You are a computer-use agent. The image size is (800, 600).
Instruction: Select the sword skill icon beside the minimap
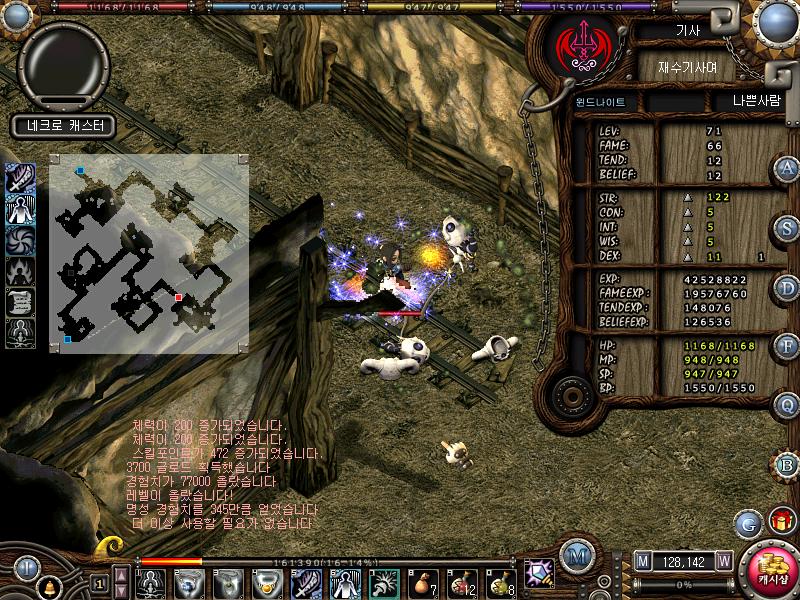(21, 180)
